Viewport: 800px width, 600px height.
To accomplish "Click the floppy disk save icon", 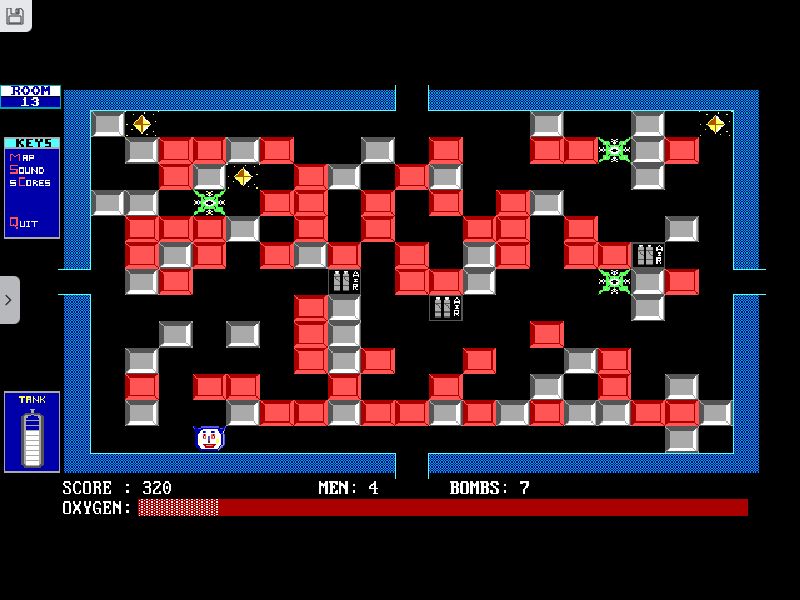I will click(15, 14).
